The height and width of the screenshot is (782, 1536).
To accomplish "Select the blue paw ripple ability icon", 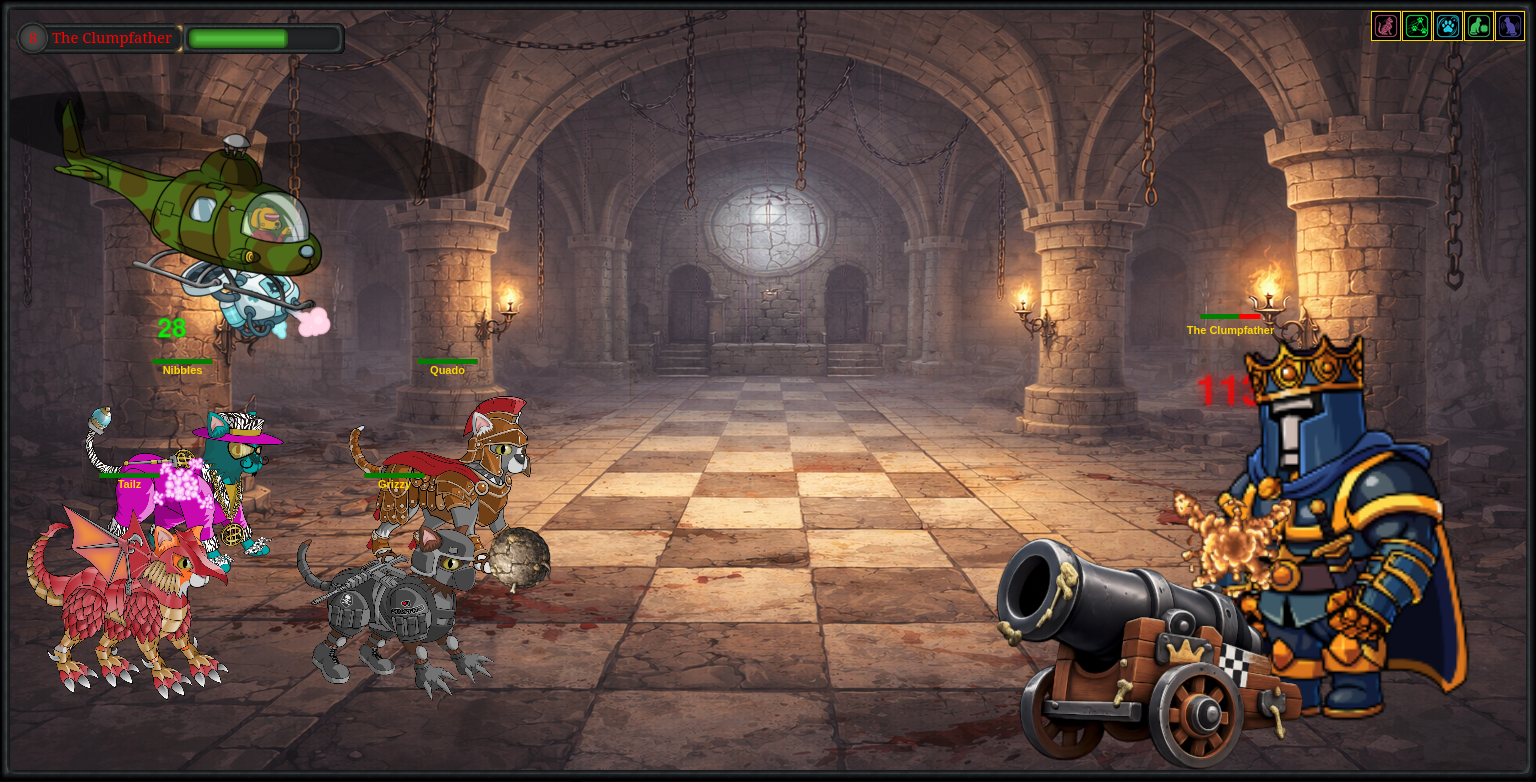I will [x=1448, y=26].
